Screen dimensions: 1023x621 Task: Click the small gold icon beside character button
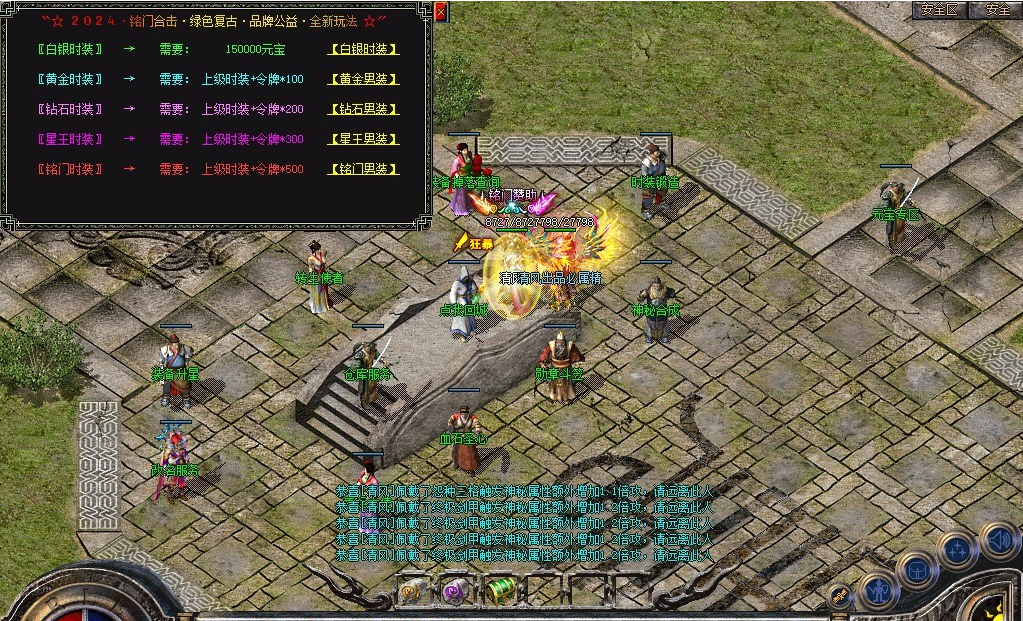tap(841, 595)
